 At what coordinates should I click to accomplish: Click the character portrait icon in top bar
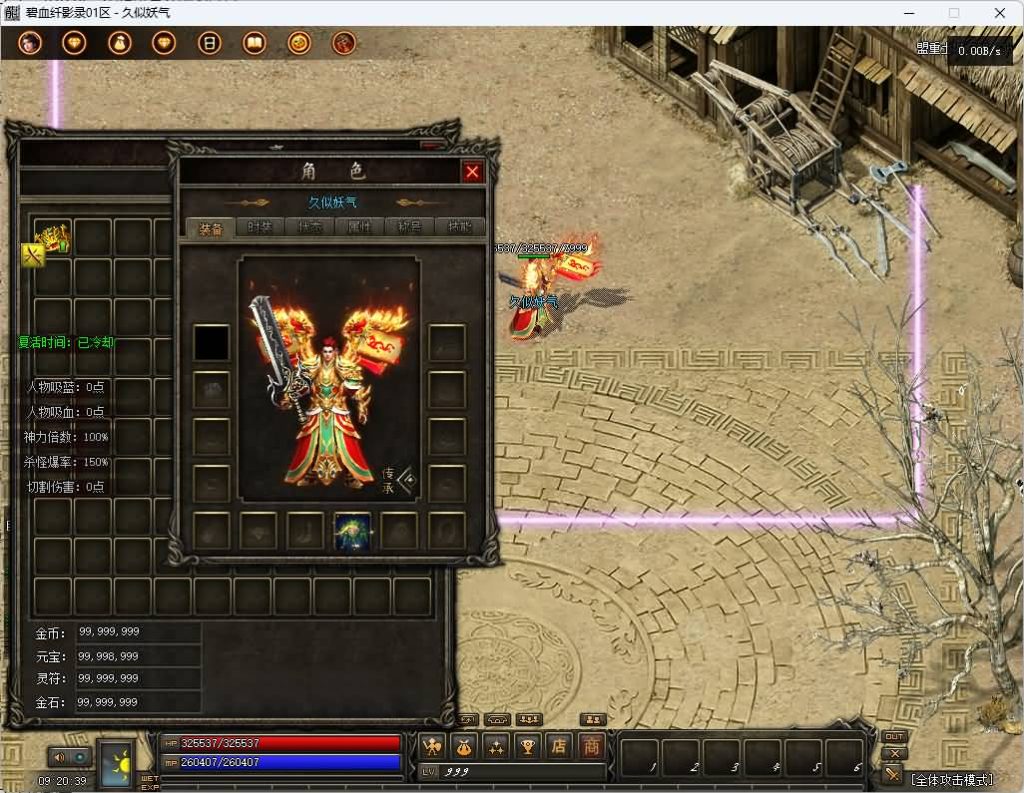pos(30,44)
